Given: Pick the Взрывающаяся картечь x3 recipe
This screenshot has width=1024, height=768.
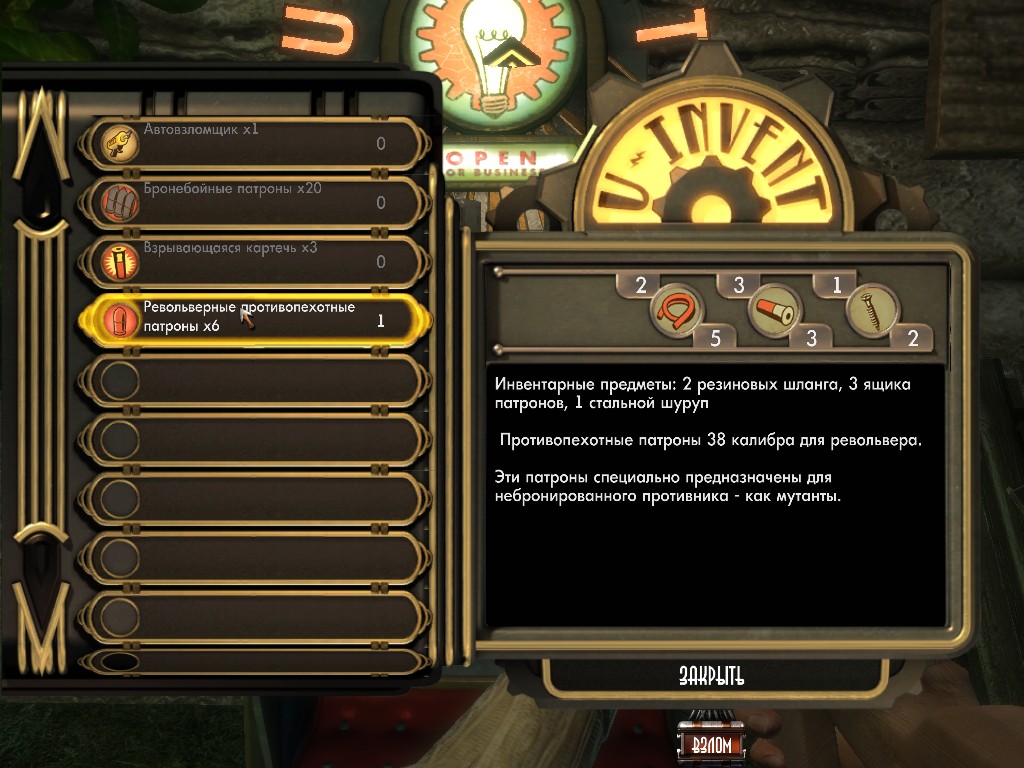Looking at the screenshot, I should pyautogui.click(x=255, y=261).
